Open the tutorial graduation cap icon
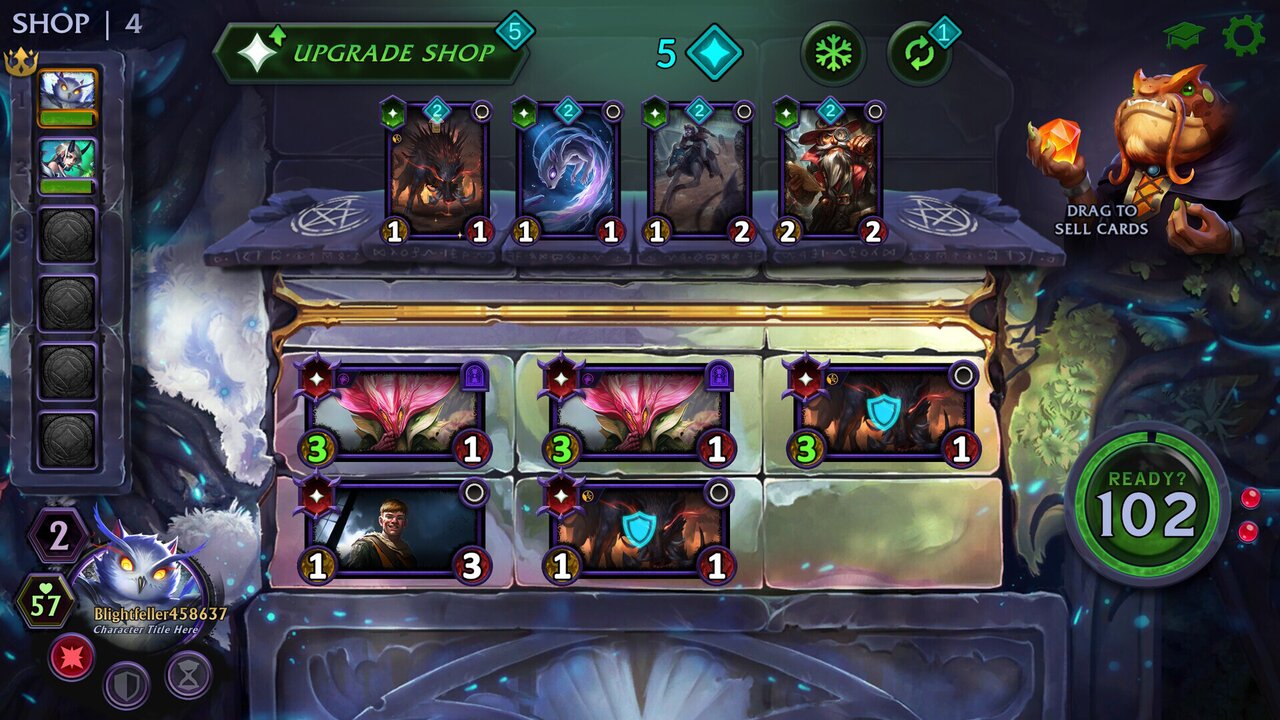Image resolution: width=1280 pixels, height=720 pixels. click(1183, 36)
